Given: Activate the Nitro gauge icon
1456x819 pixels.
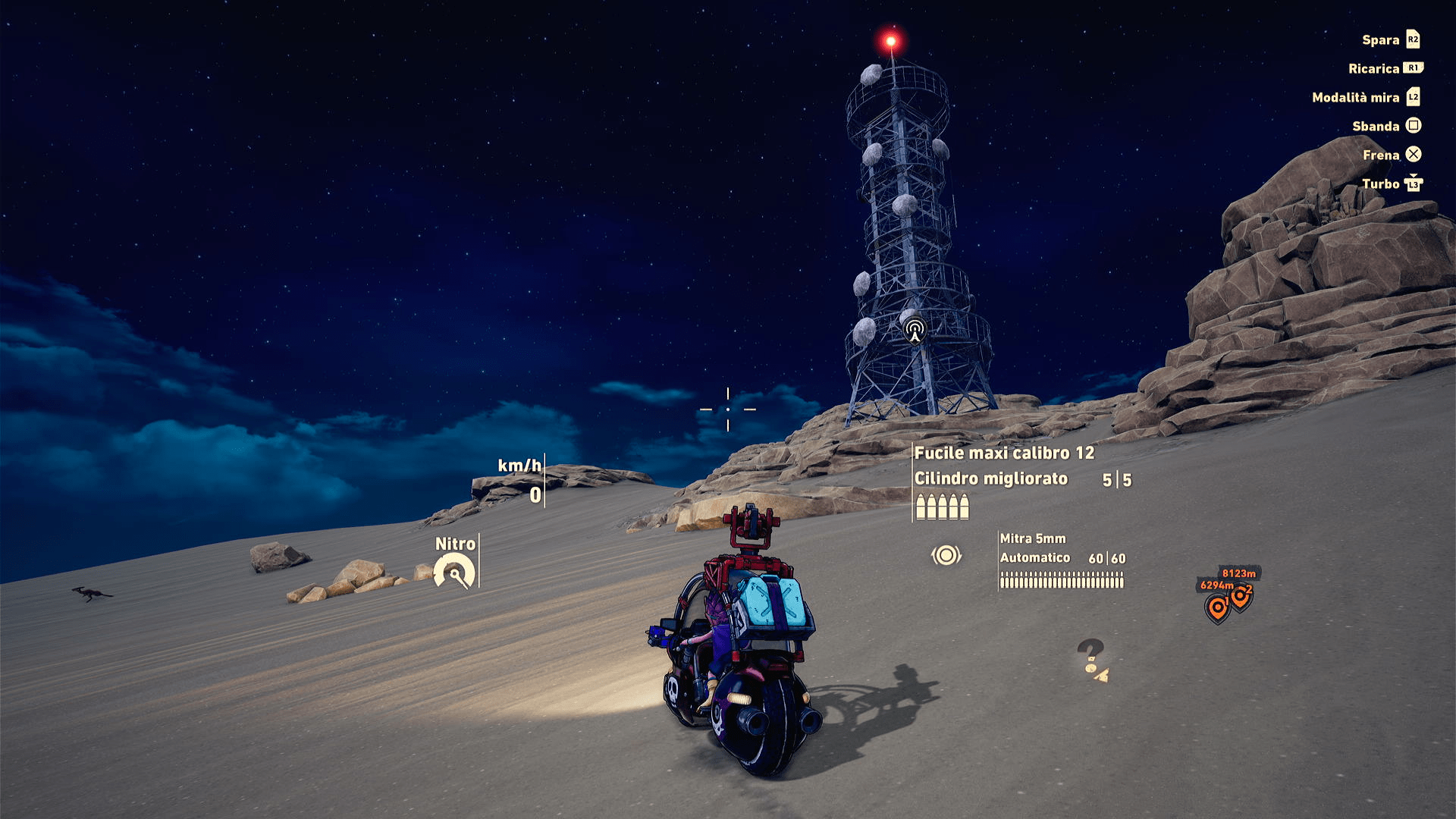Looking at the screenshot, I should [x=454, y=572].
